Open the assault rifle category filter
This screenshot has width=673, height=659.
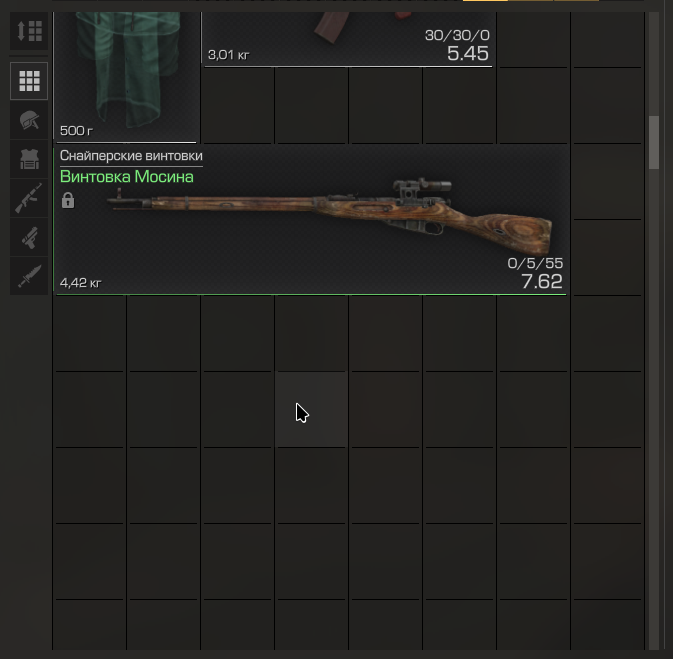[x=30, y=198]
